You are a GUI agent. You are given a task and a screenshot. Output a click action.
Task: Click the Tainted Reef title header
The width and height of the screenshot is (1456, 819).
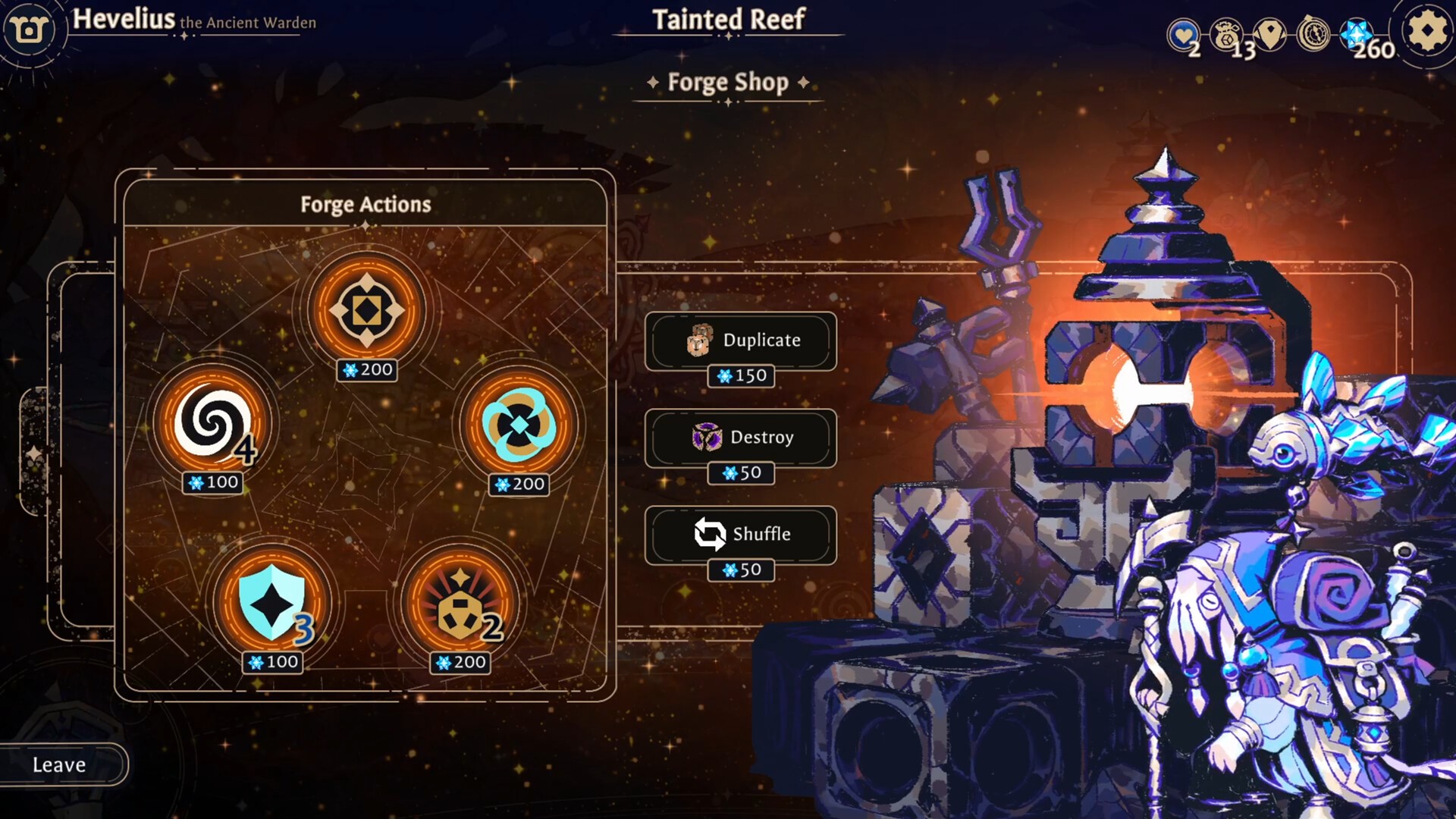click(x=727, y=20)
